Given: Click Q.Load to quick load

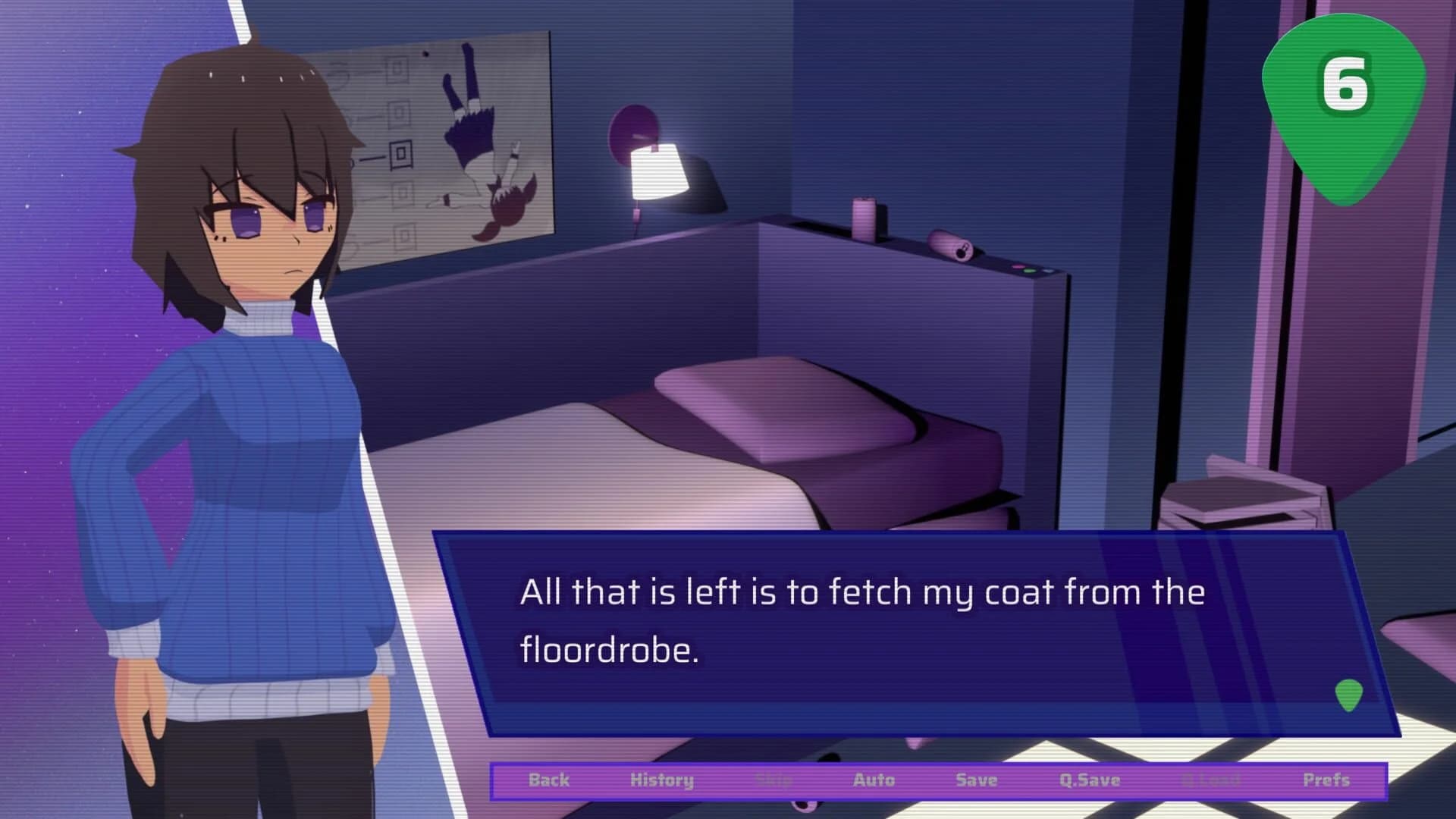Looking at the screenshot, I should pos(1210,780).
